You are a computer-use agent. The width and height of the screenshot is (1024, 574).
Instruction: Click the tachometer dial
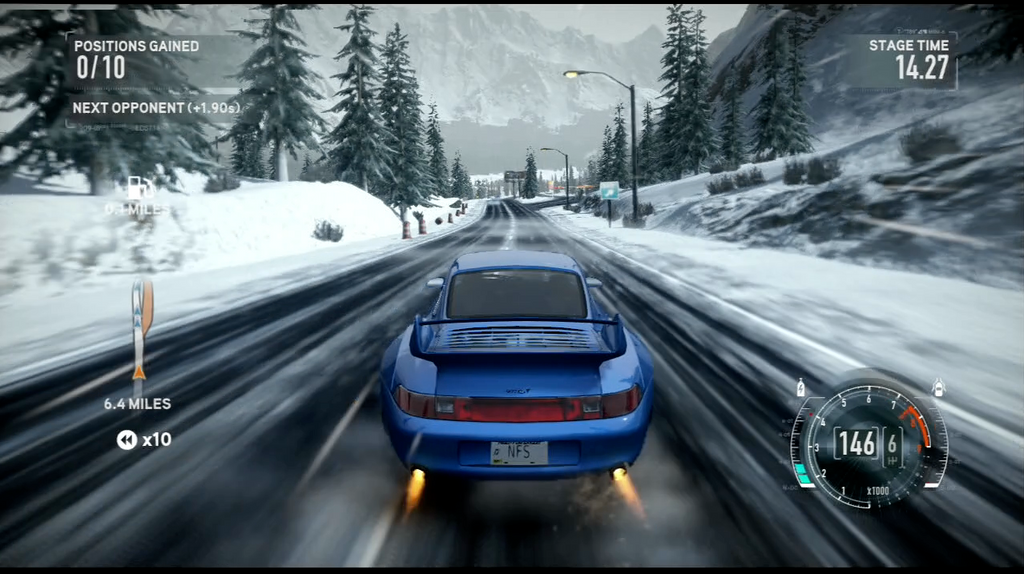click(x=867, y=442)
